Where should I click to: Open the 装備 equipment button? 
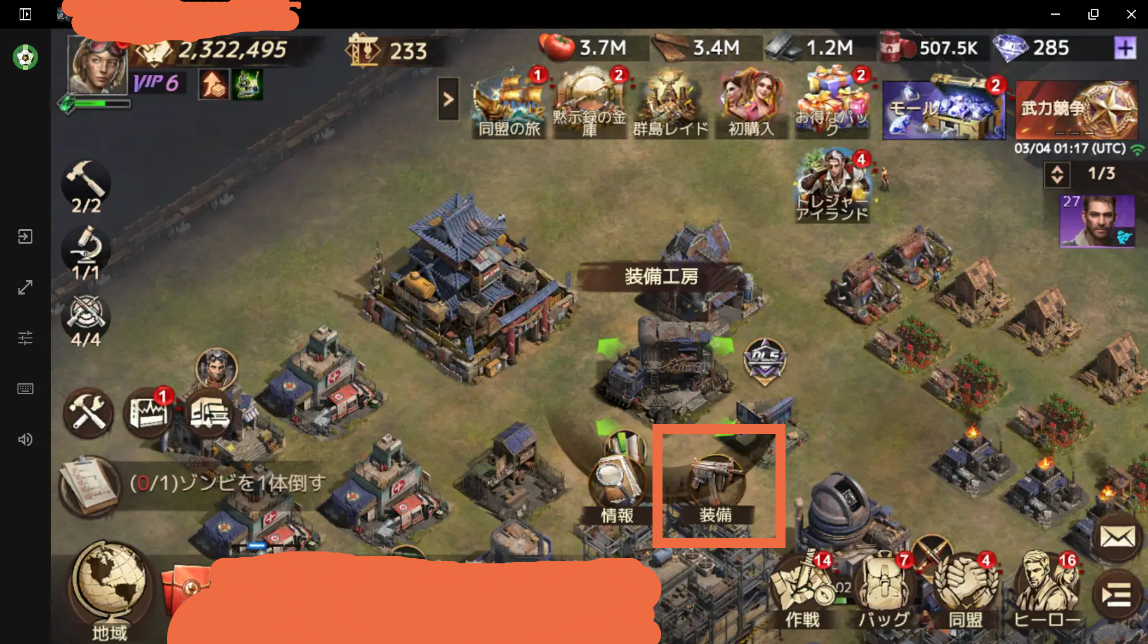(717, 485)
